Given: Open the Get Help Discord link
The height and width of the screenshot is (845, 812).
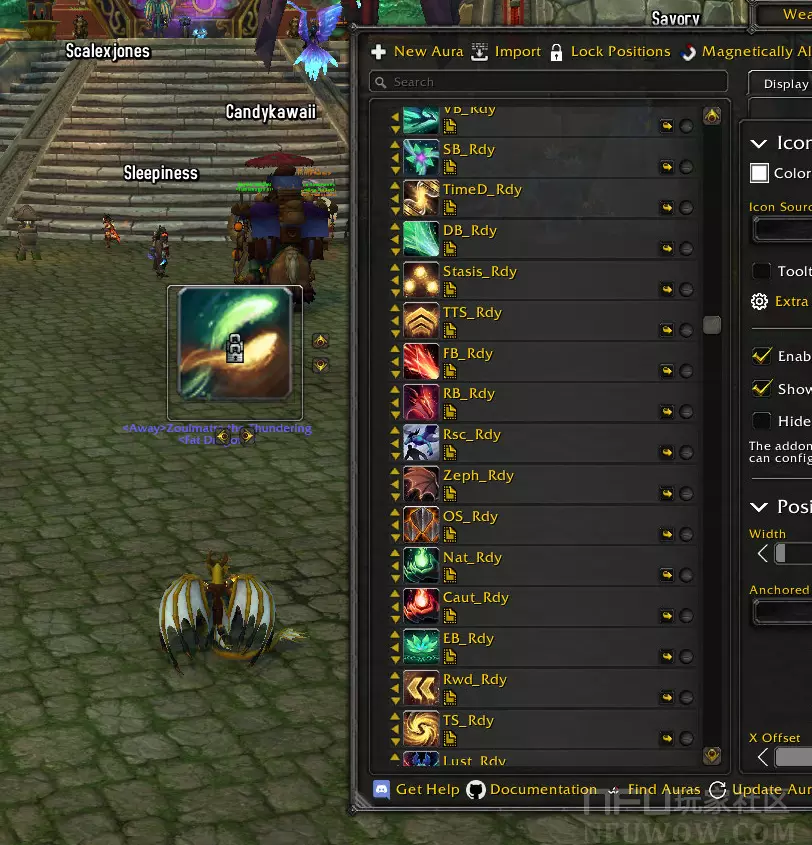Looking at the screenshot, I should (x=416, y=789).
